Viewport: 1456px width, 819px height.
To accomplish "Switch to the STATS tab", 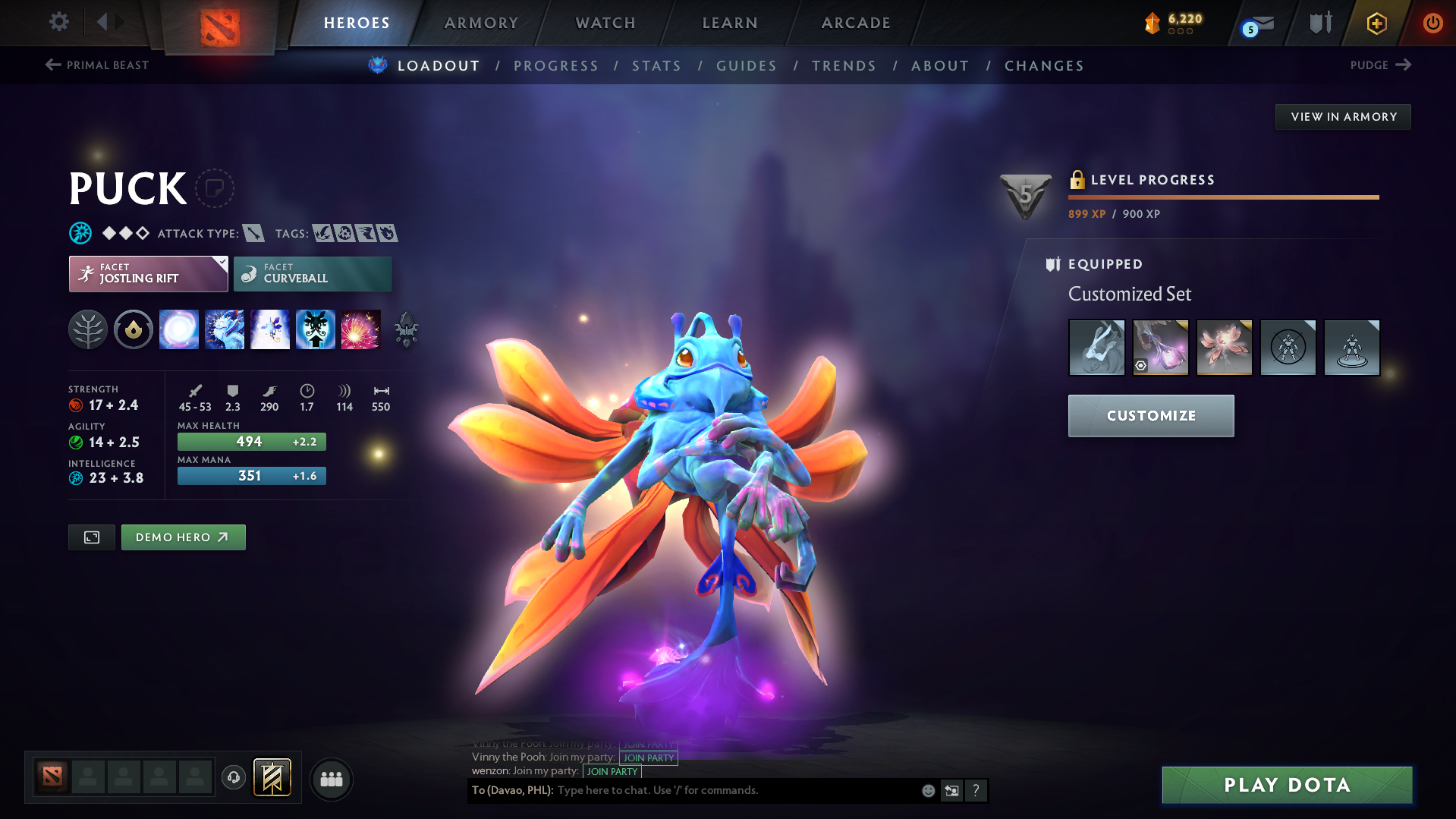I will [656, 65].
